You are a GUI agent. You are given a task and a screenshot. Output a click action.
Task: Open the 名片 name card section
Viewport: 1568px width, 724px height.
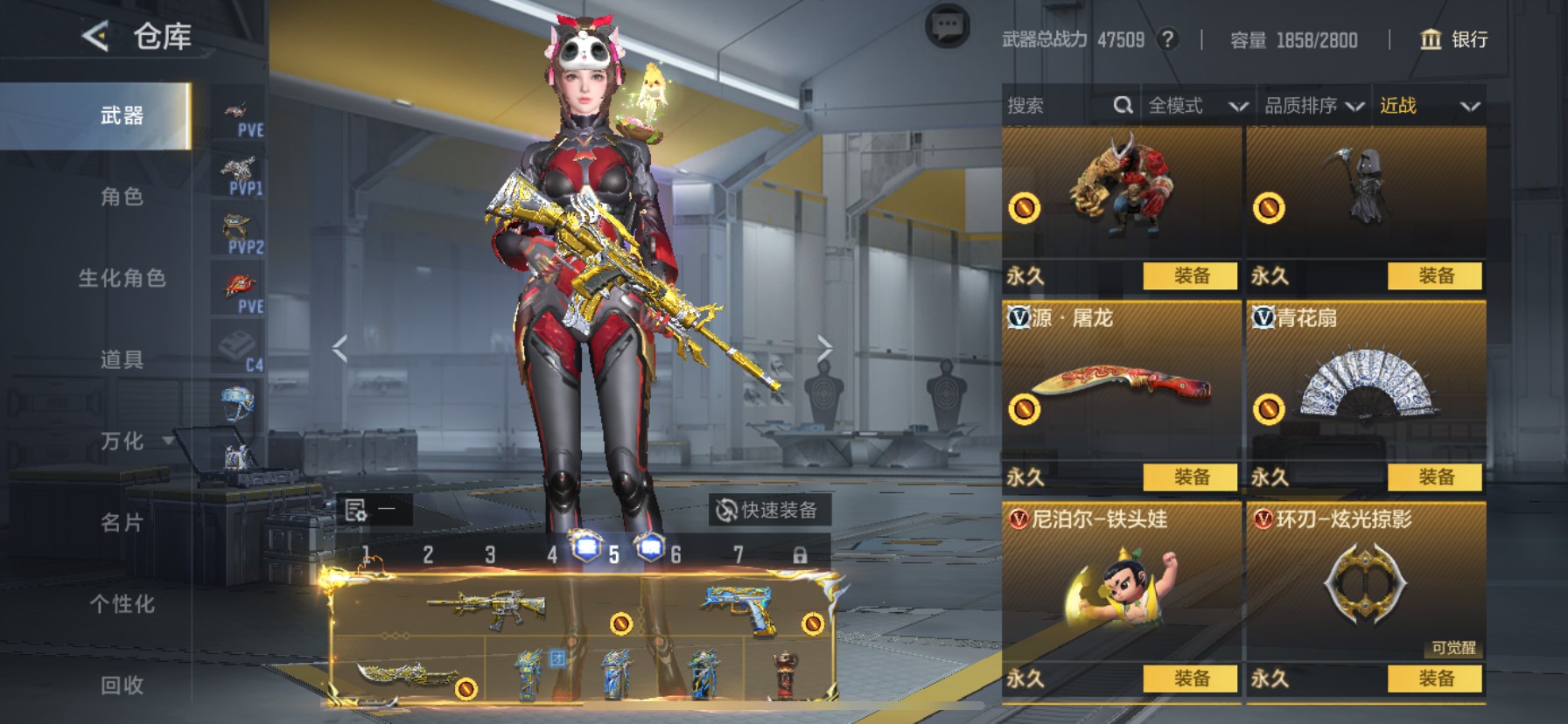coord(122,523)
